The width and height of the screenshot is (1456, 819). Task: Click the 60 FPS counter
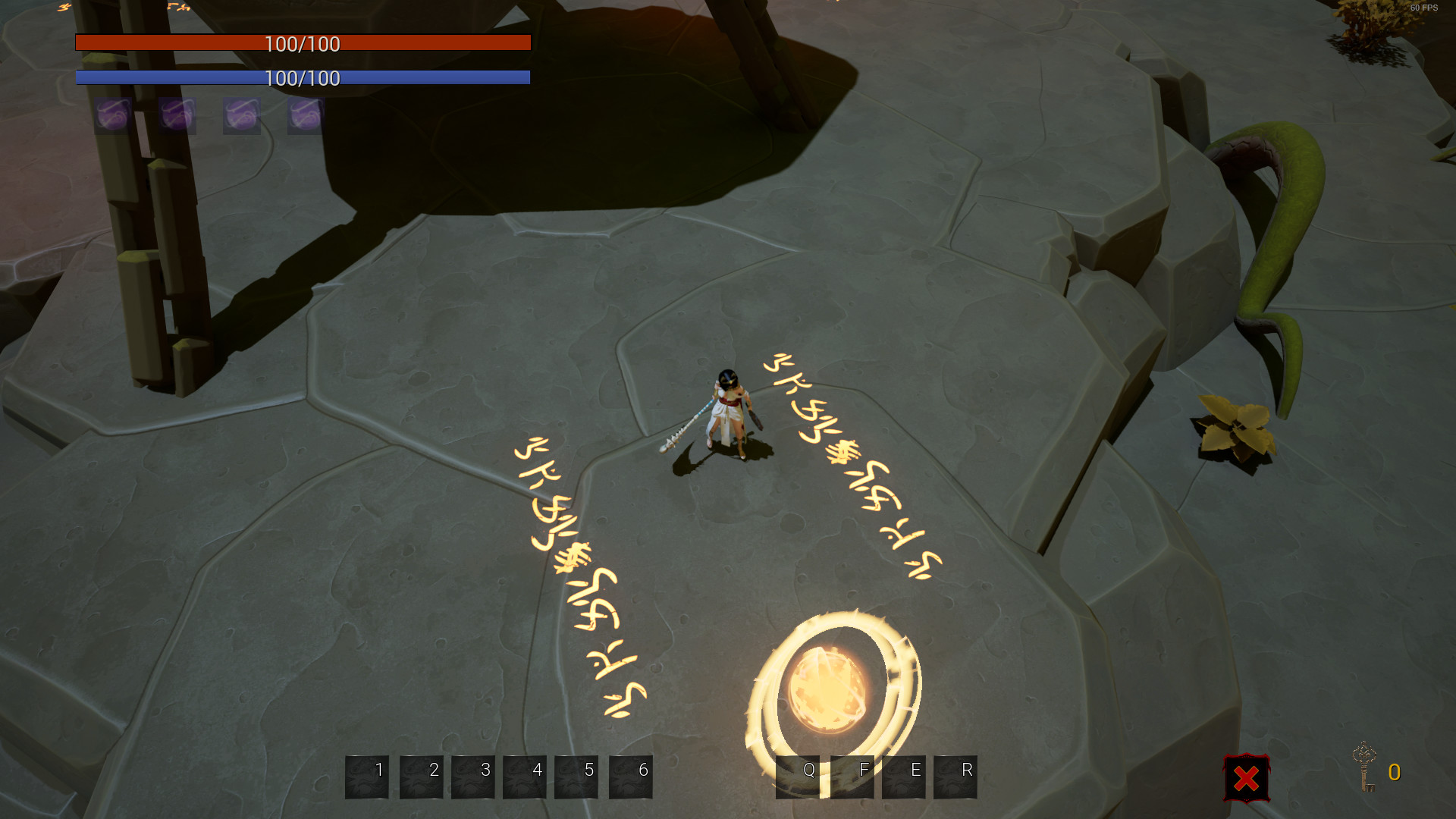pos(1423,8)
